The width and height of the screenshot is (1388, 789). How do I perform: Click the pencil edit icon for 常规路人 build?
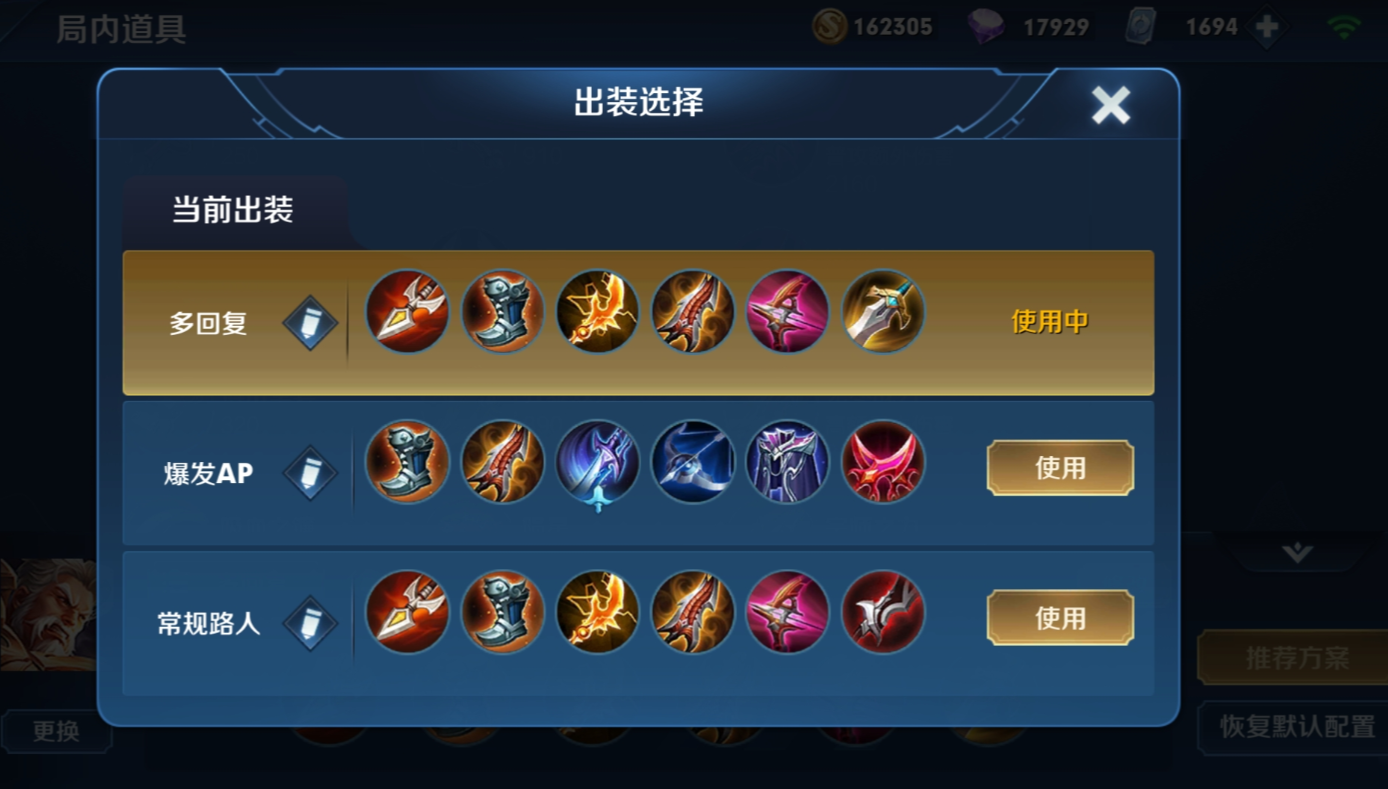pyautogui.click(x=309, y=623)
